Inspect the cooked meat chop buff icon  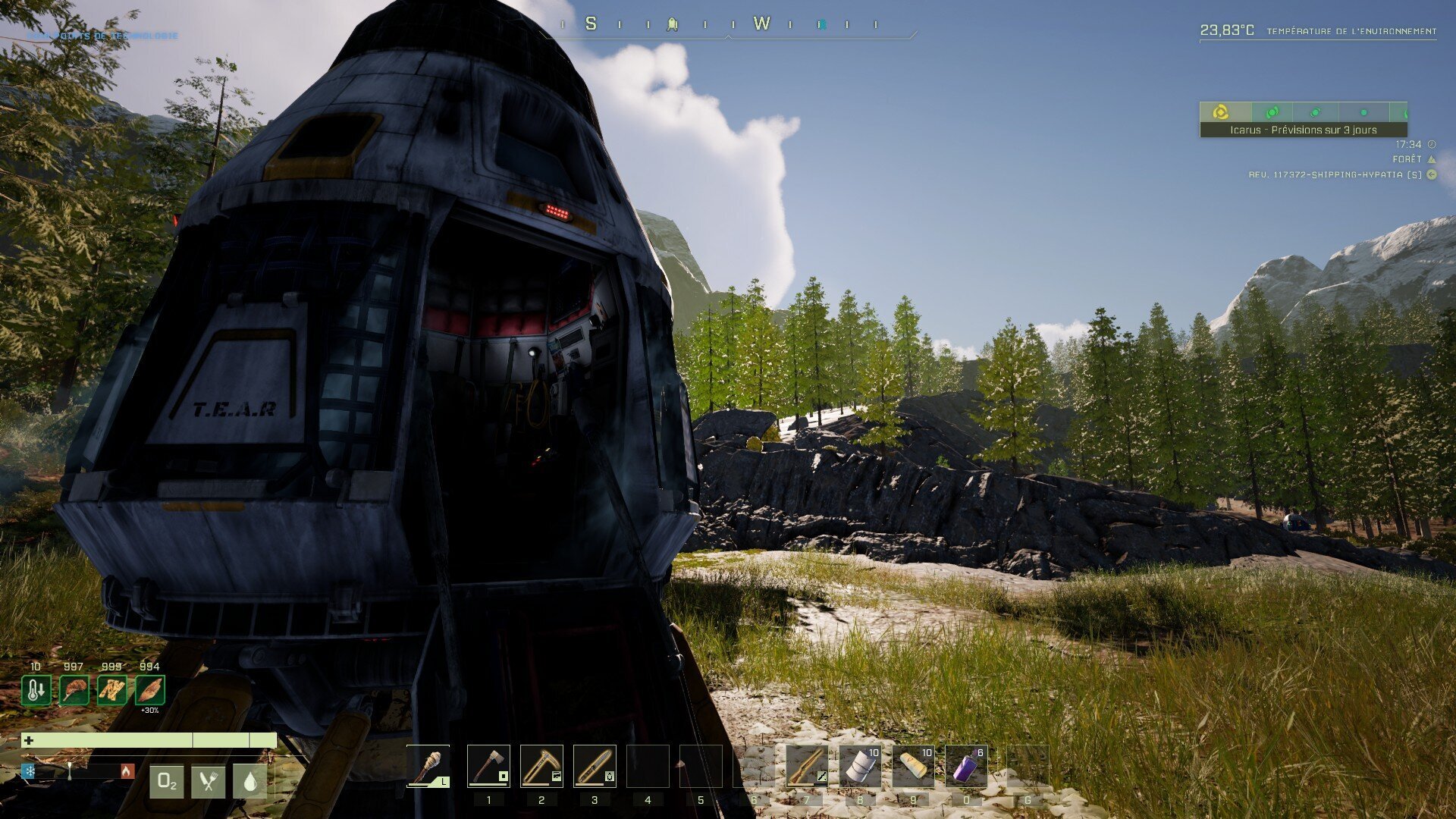coord(74,691)
